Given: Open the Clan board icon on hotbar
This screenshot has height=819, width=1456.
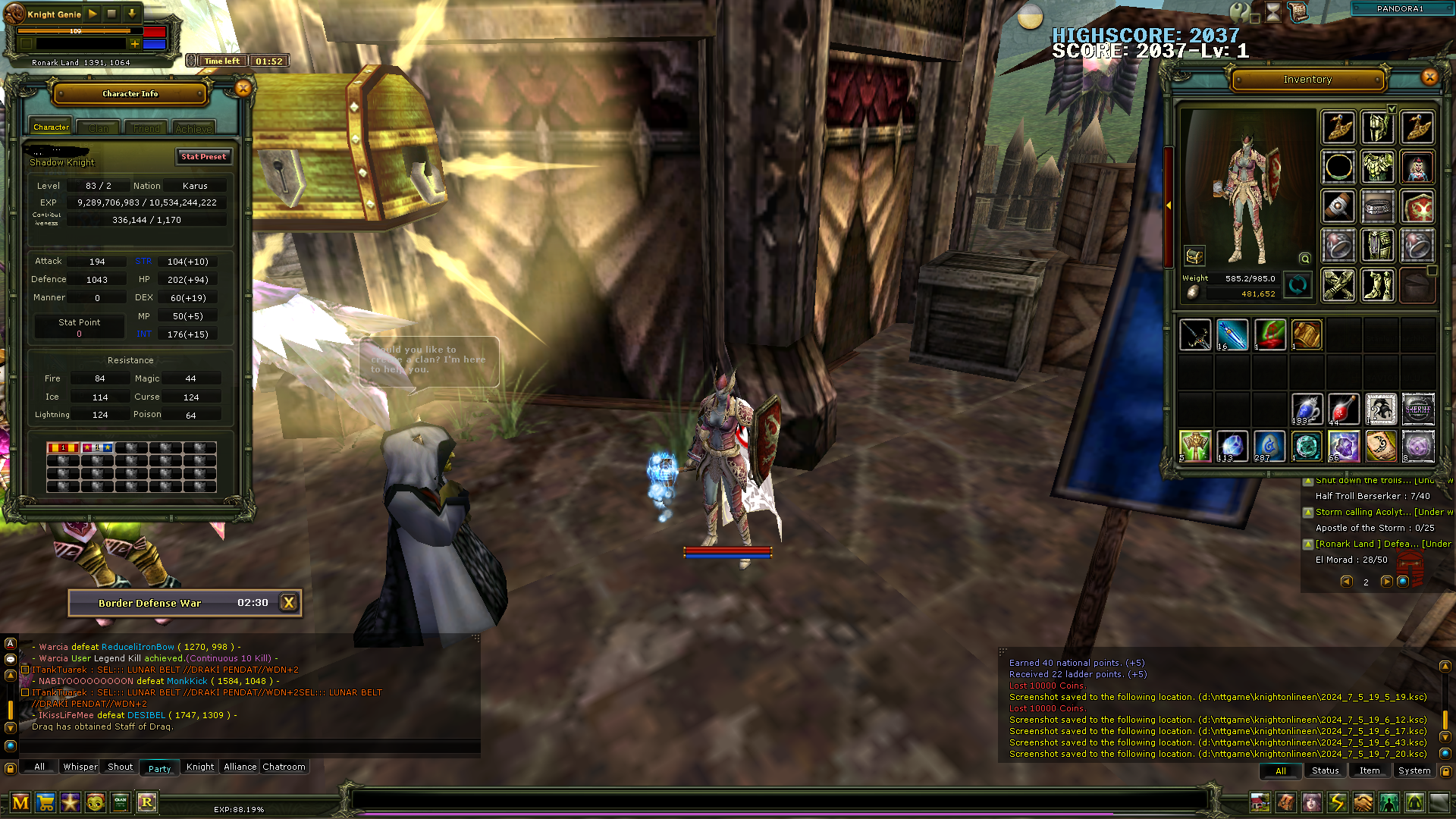Looking at the screenshot, I should (120, 802).
